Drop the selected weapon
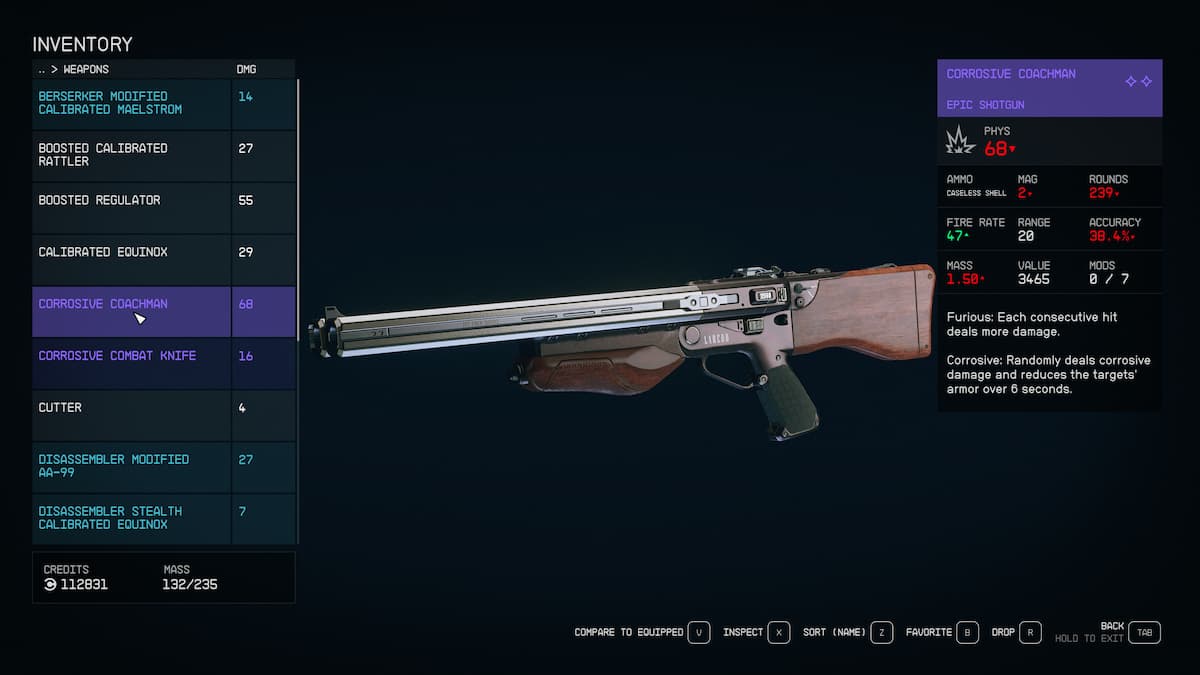This screenshot has height=675, width=1200. click(1016, 632)
